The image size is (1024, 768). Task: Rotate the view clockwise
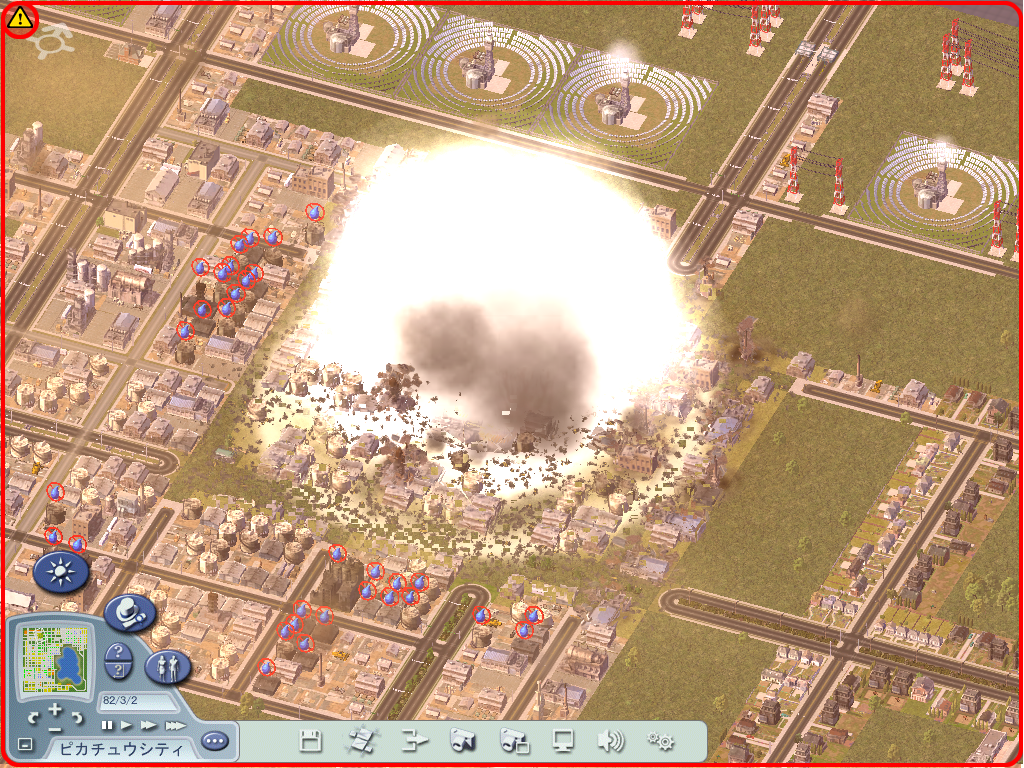point(76,718)
